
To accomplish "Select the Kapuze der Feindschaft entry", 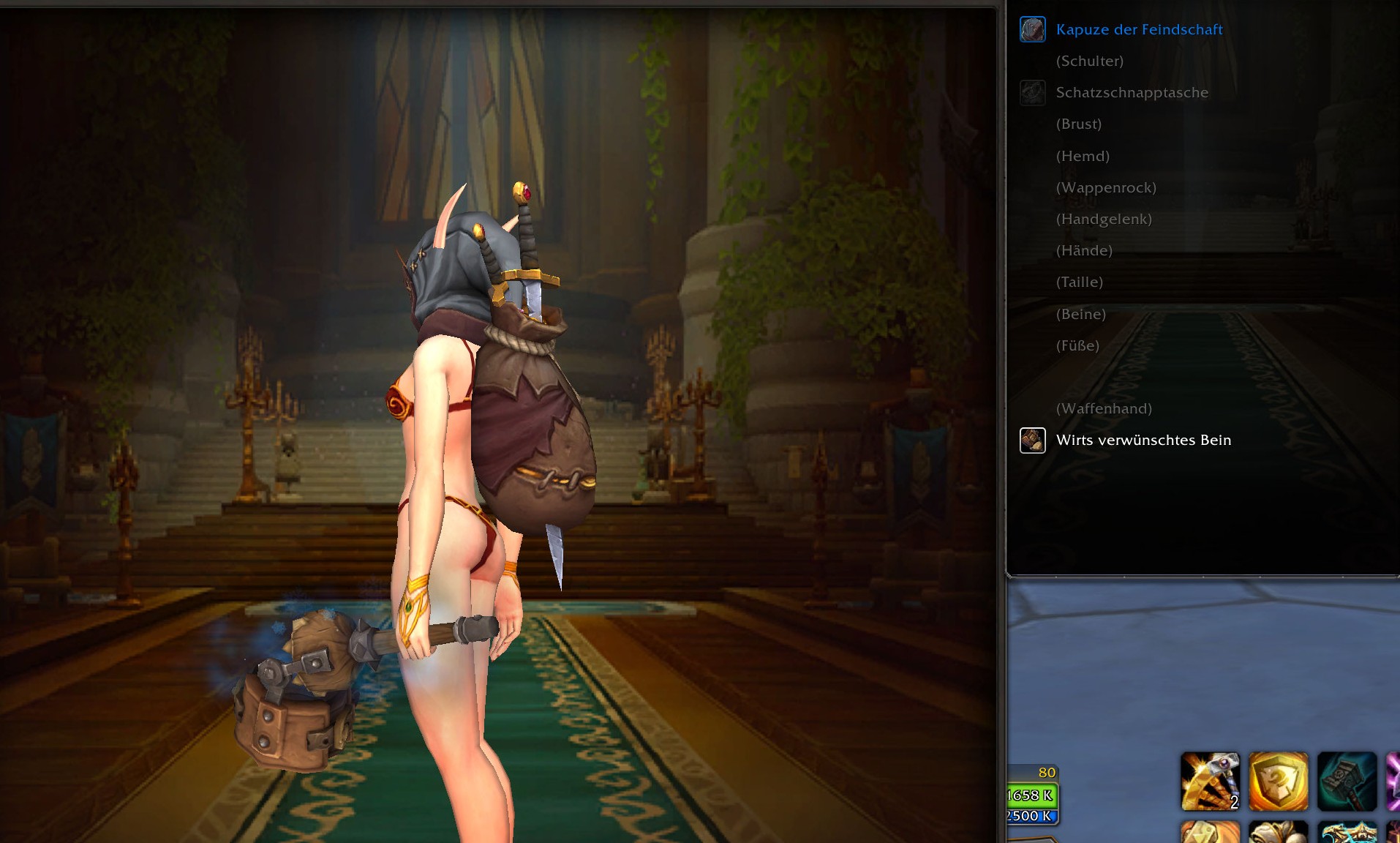I will pyautogui.click(x=1139, y=30).
